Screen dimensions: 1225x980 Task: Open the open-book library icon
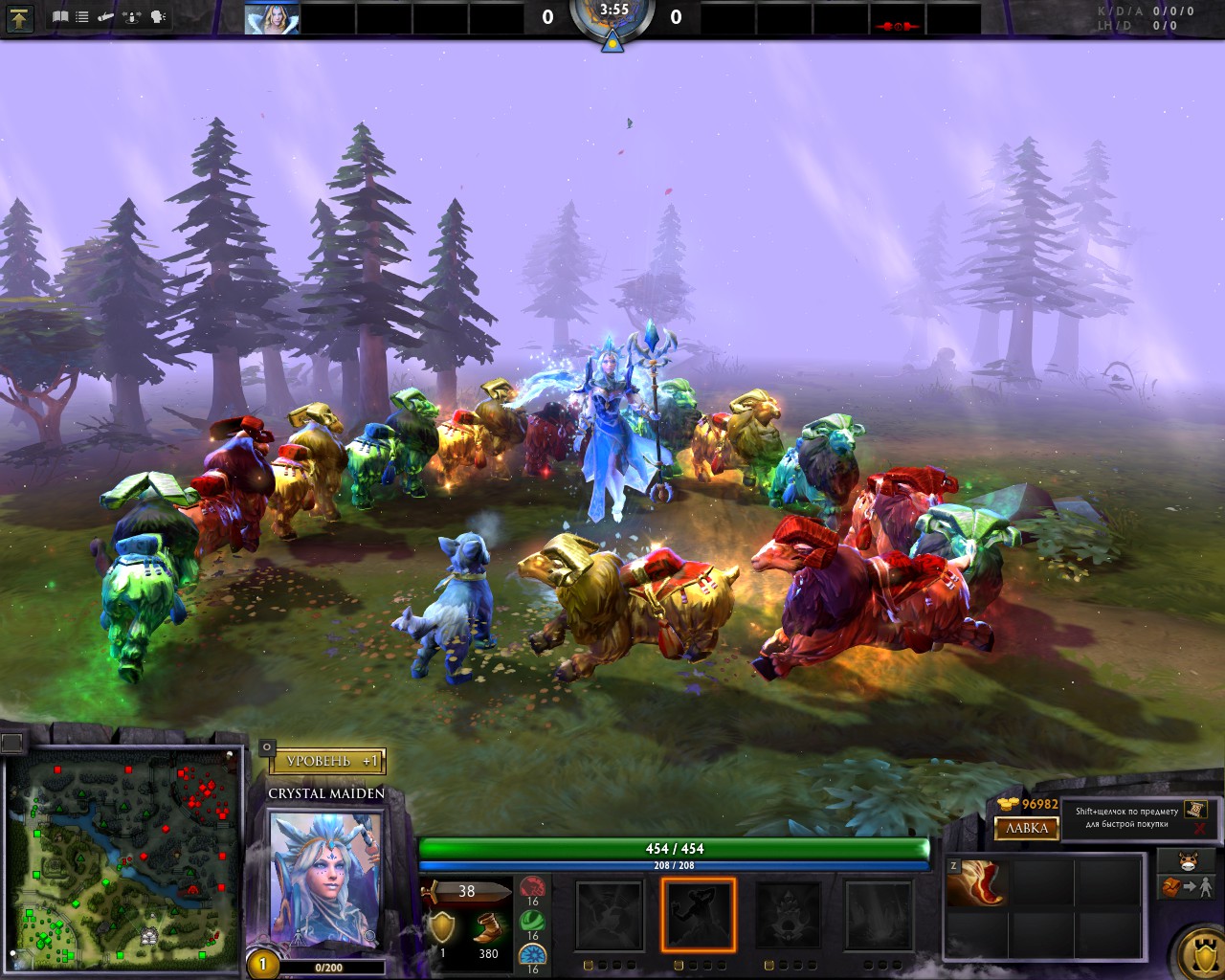tap(60, 17)
